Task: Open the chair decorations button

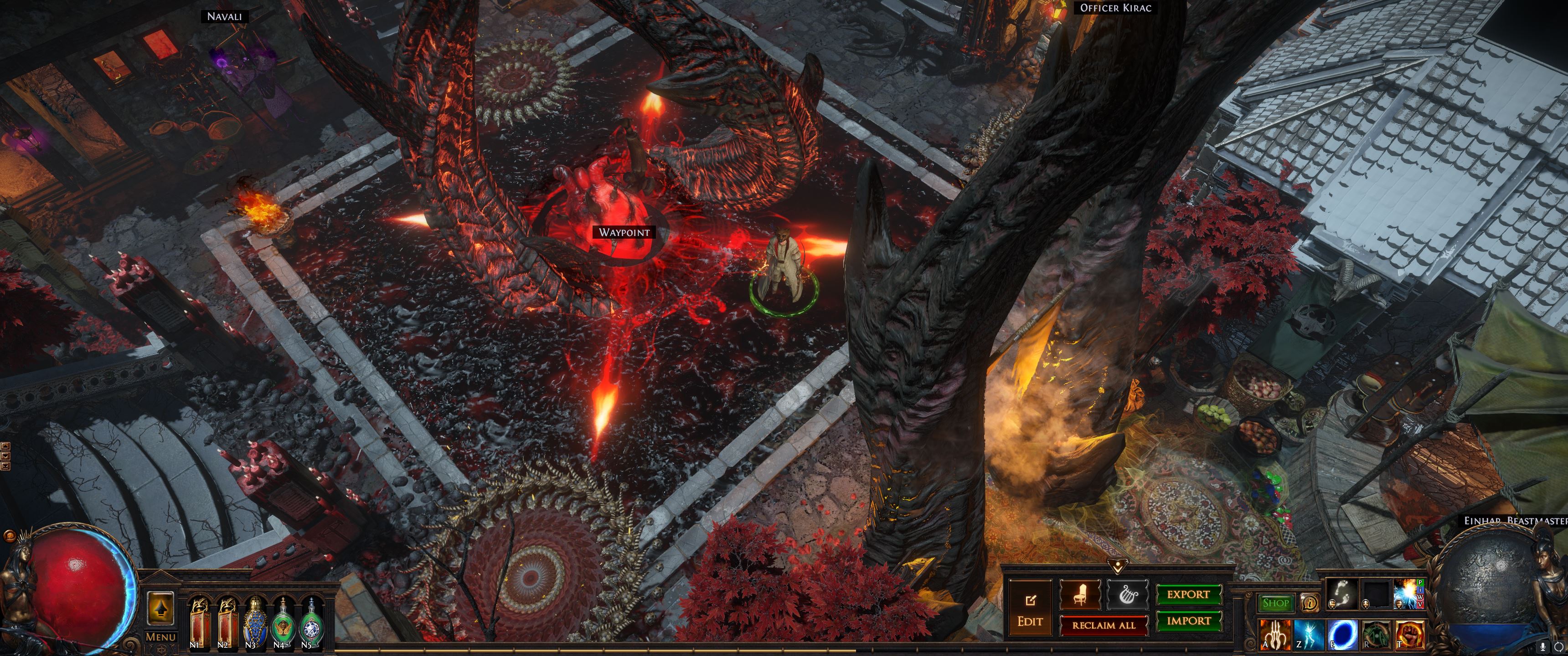Action: click(1080, 594)
